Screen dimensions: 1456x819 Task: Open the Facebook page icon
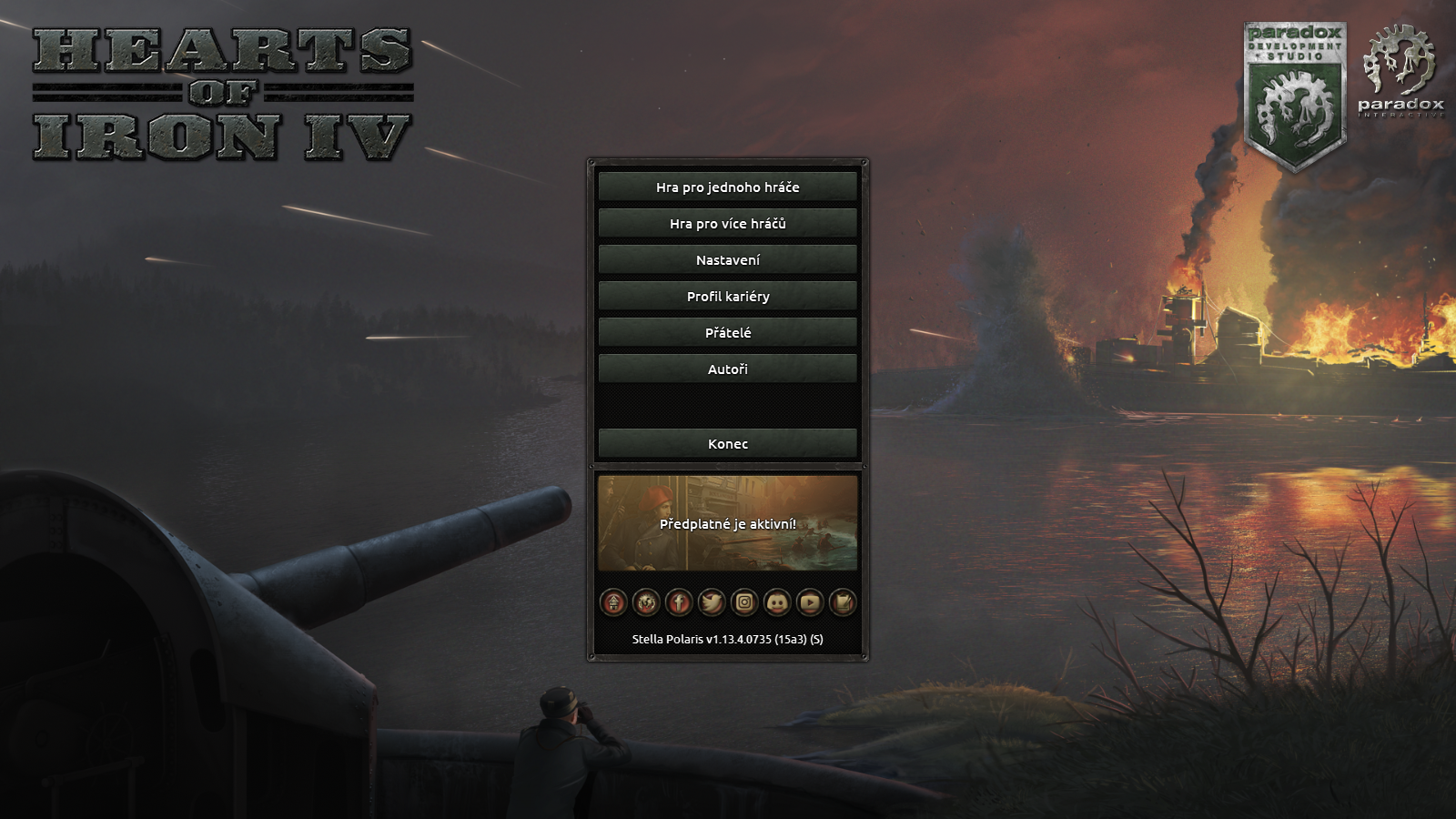[x=680, y=602]
